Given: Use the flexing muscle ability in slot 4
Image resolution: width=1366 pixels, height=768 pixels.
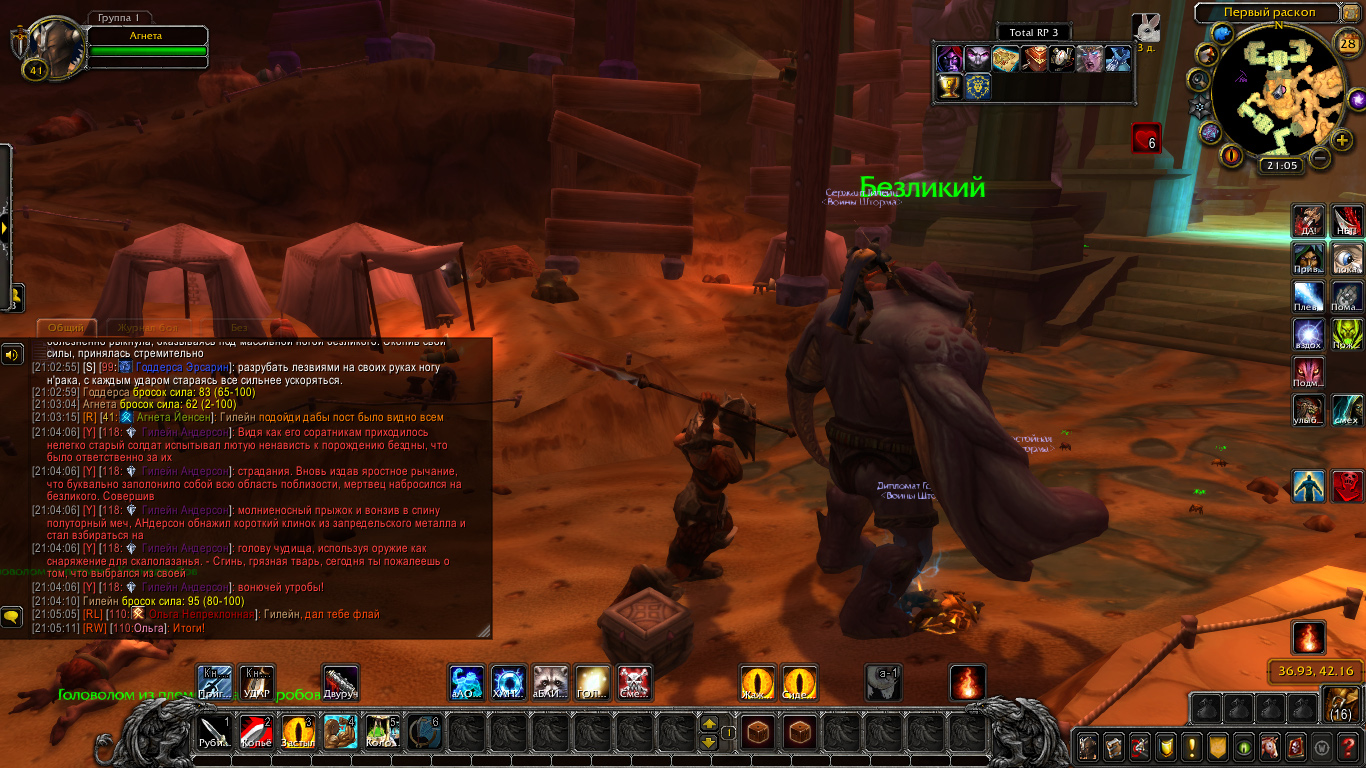Looking at the screenshot, I should 340,733.
